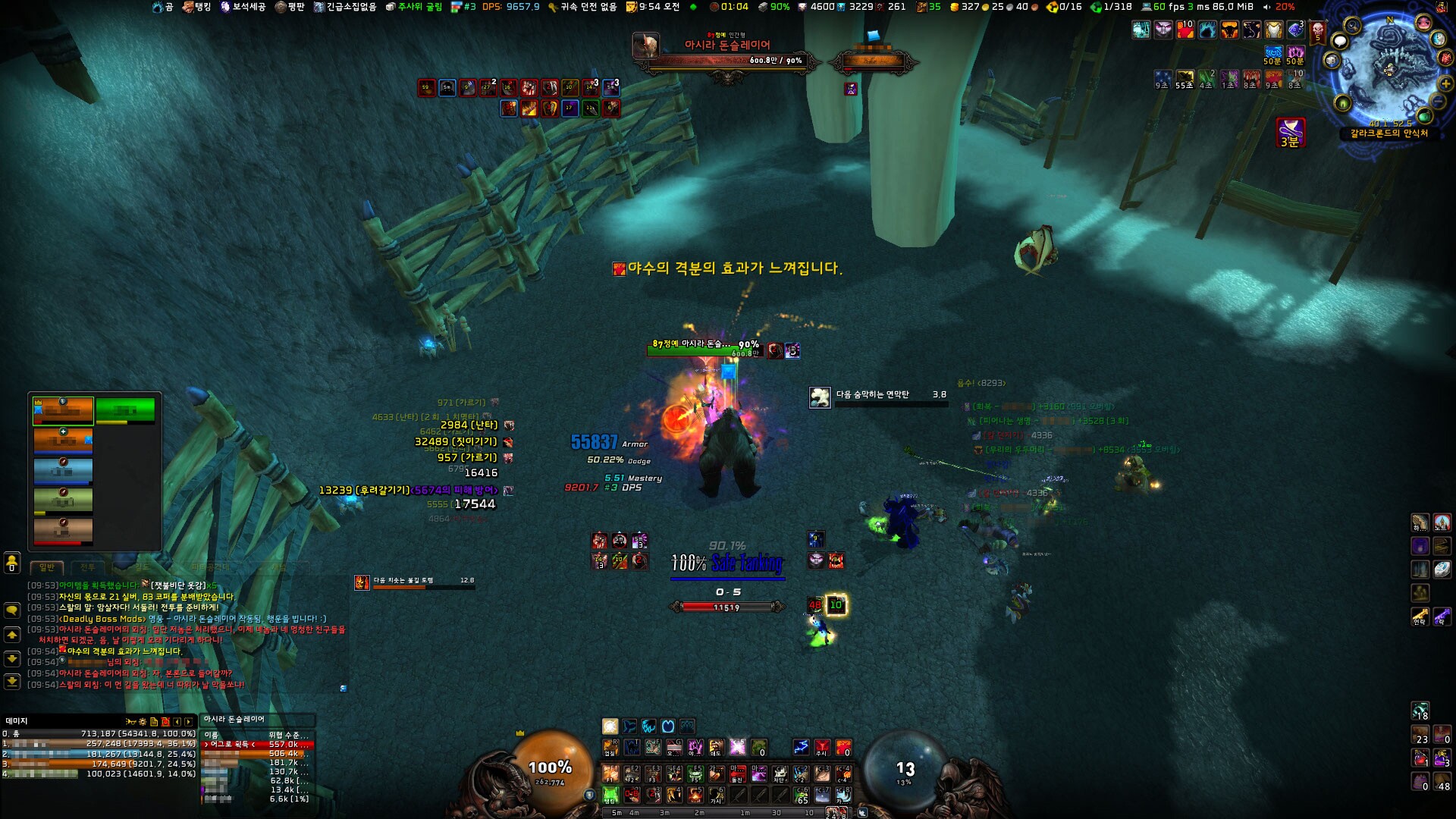Use the green F5 ability slot
Screen dimensions: 1456x819
click(695, 774)
